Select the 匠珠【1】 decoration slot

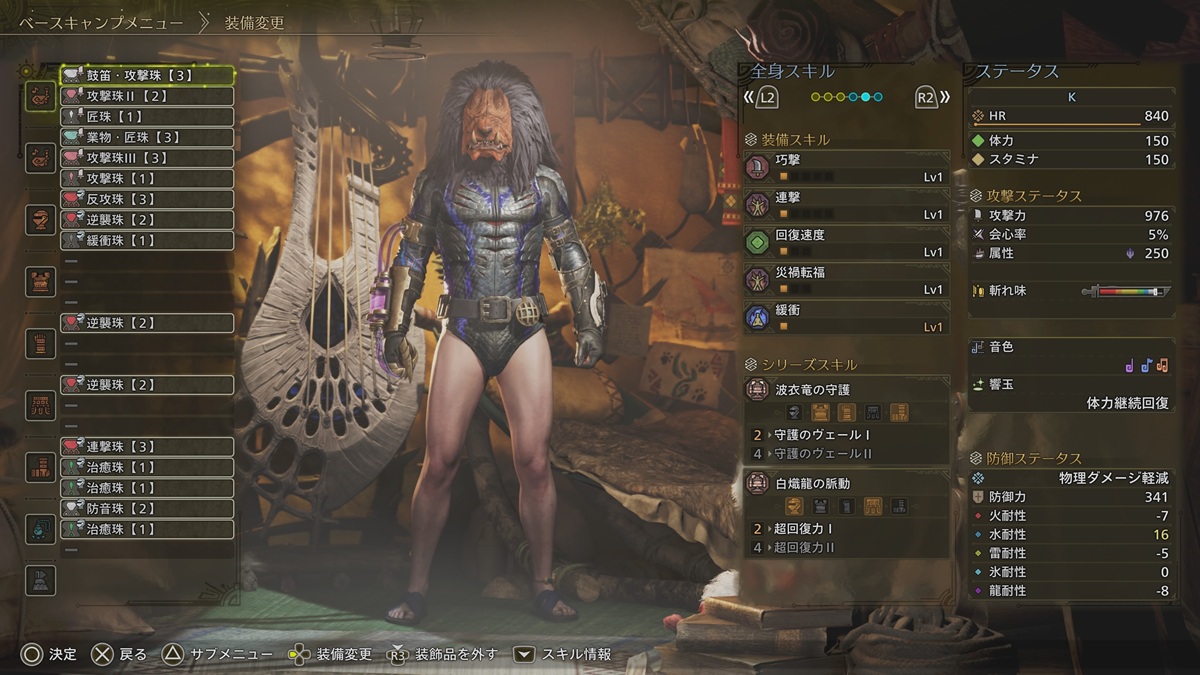tap(147, 117)
